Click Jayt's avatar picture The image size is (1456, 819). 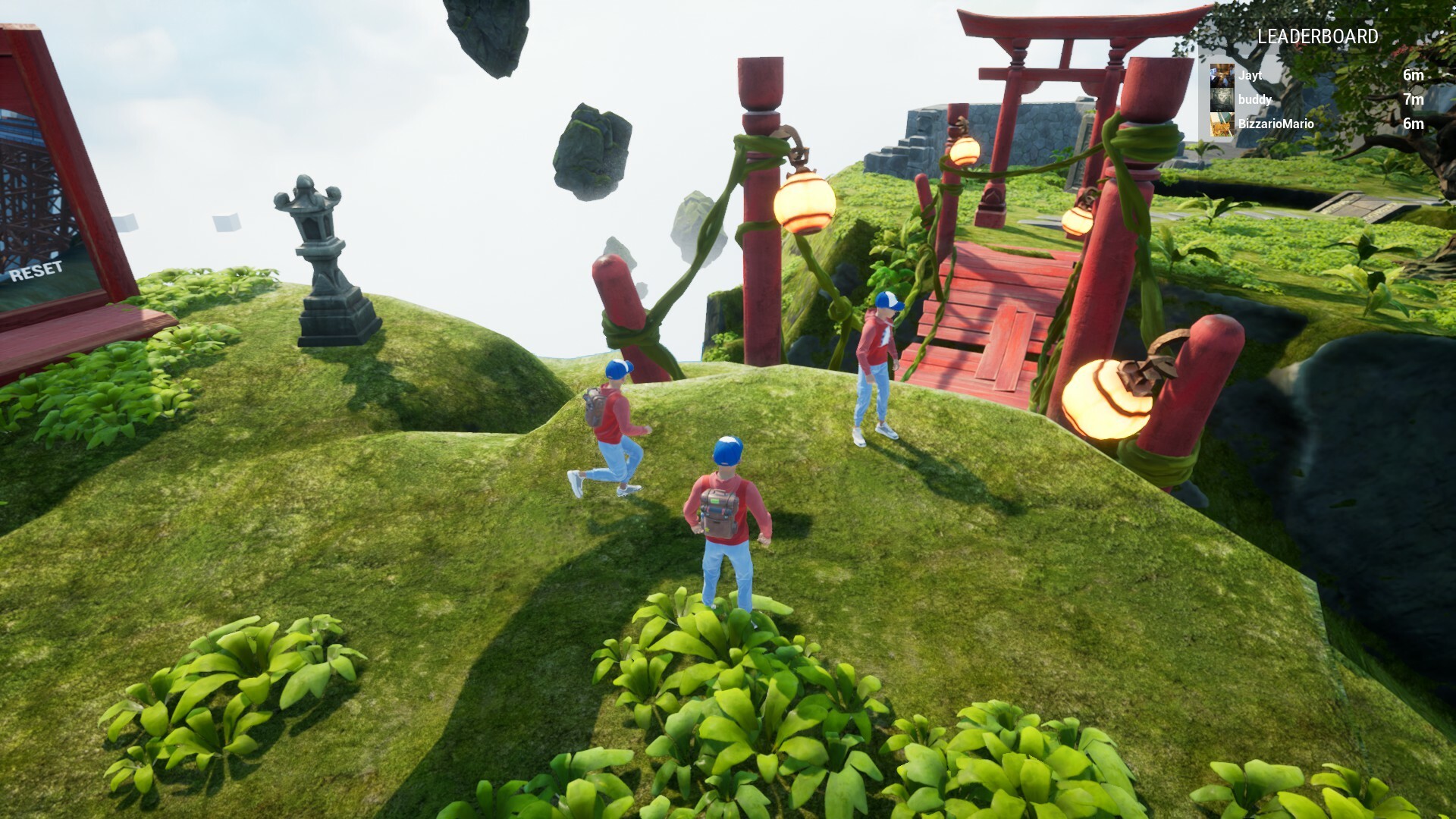coord(1222,77)
